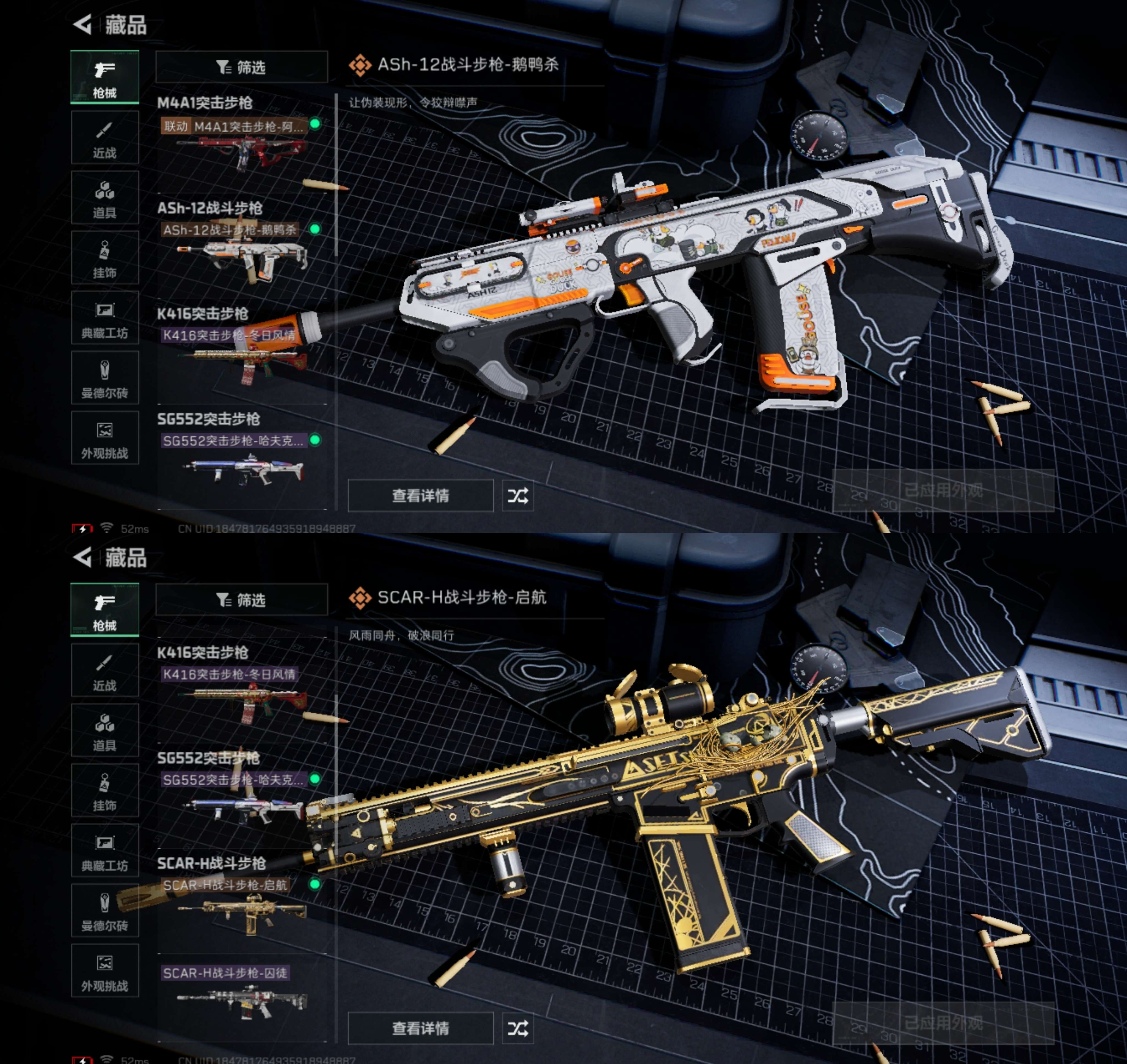Select the 道具 tab on the SCAR-H screen

click(x=105, y=730)
